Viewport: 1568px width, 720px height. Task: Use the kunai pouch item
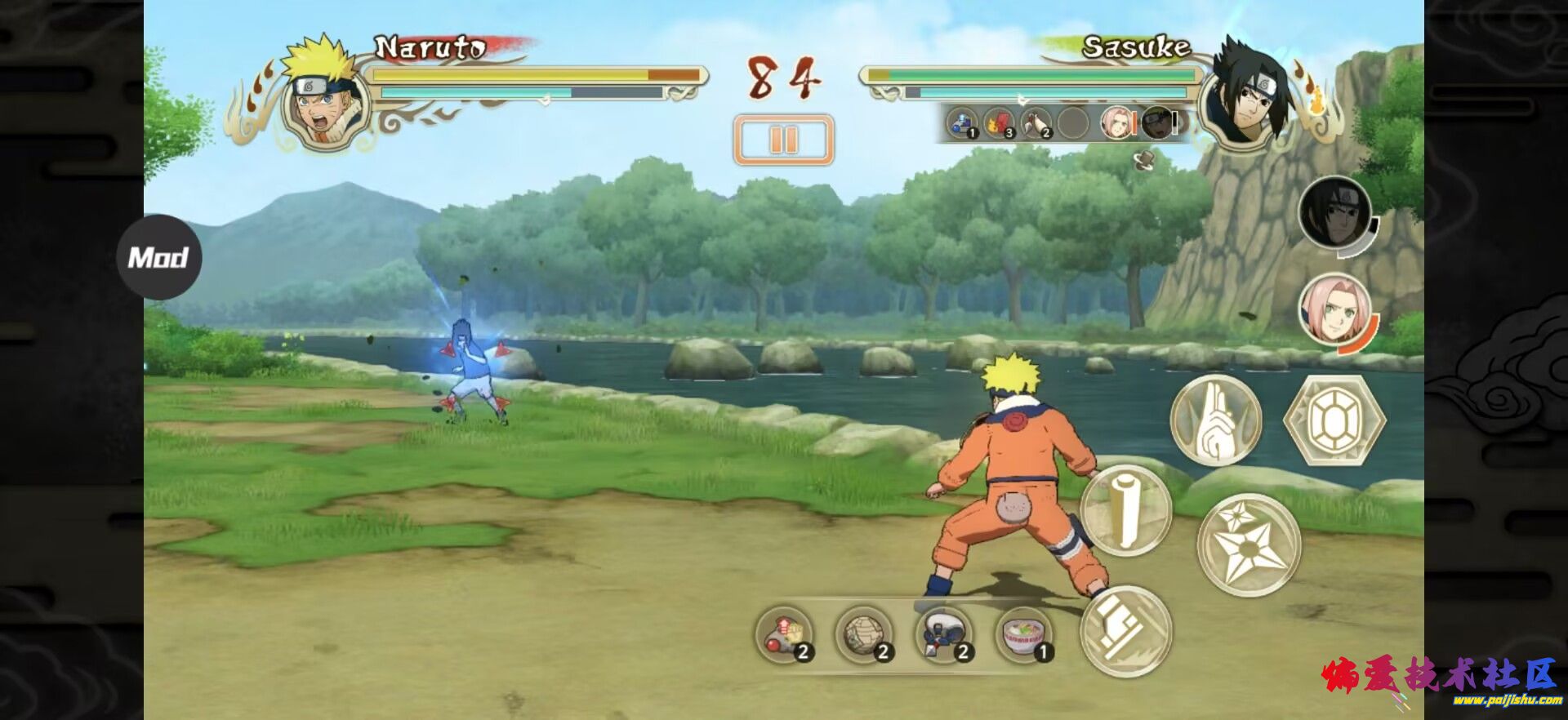944,635
